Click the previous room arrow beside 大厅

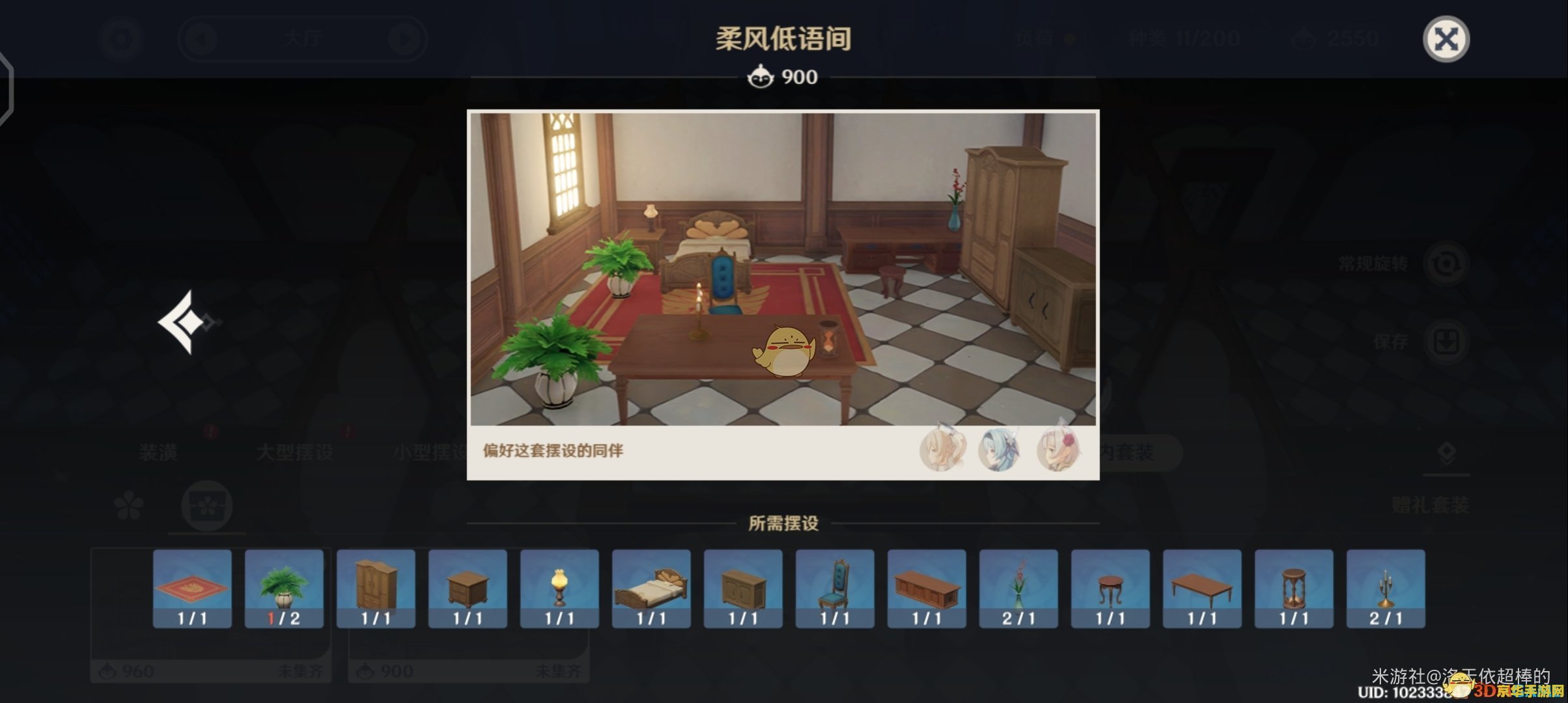[x=202, y=38]
